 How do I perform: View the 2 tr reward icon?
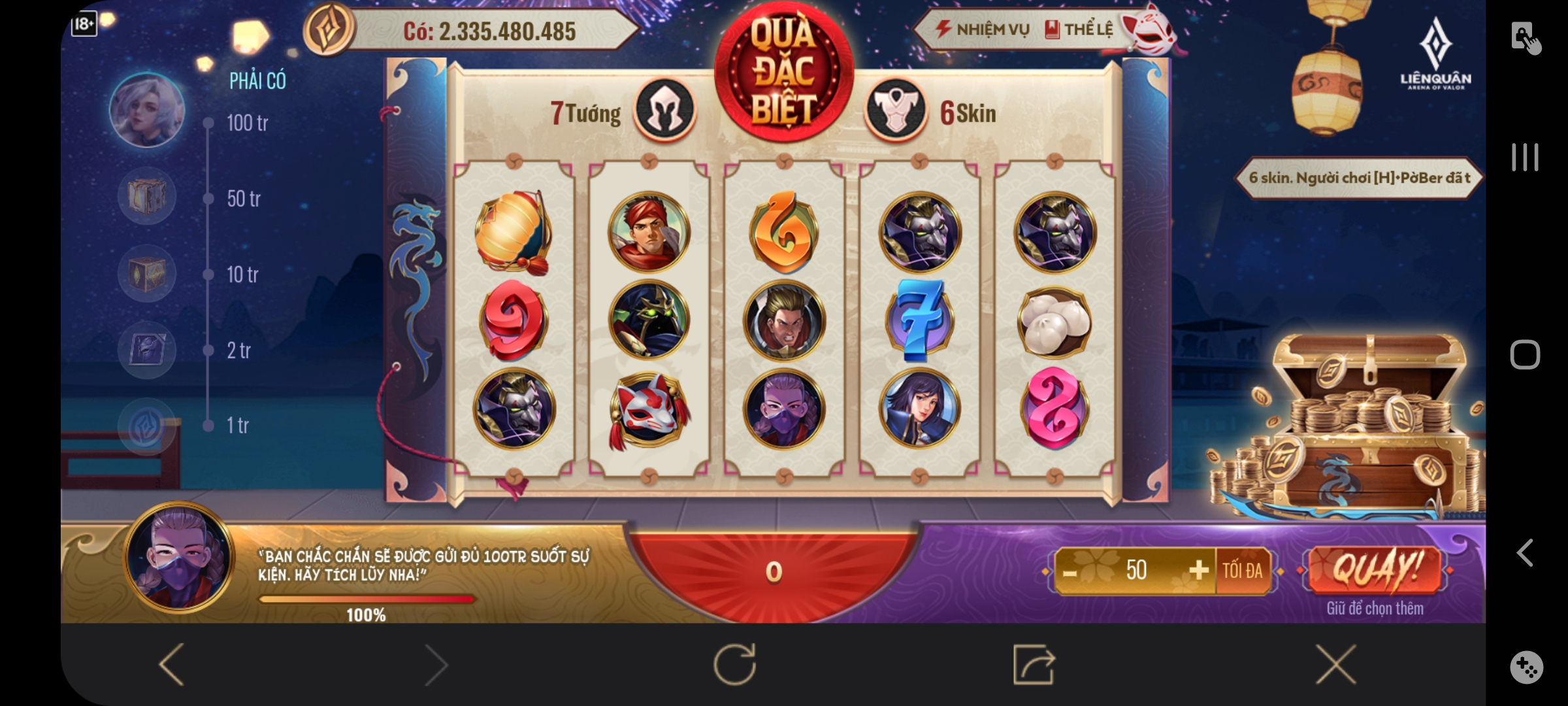tap(147, 350)
